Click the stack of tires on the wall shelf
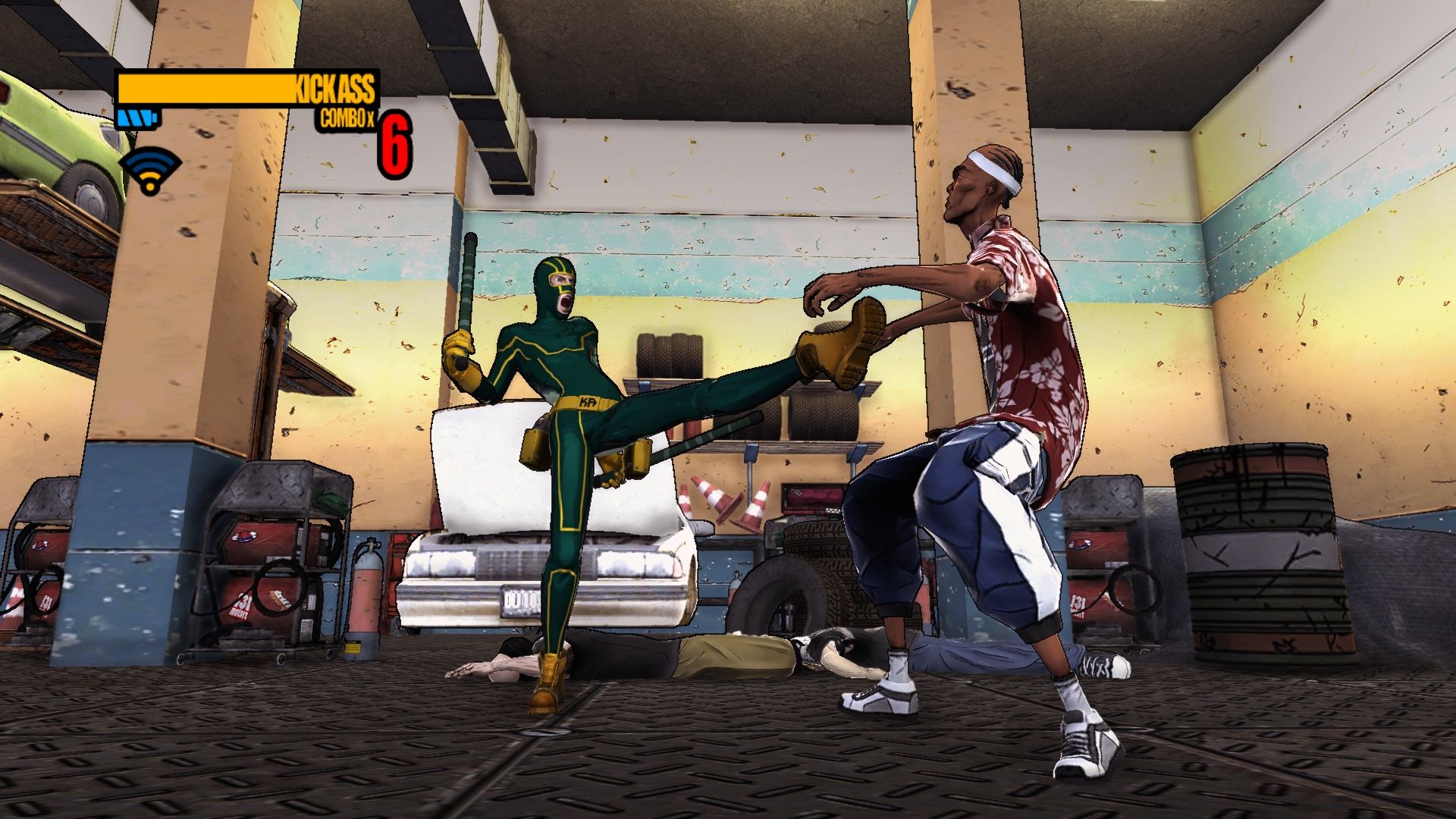 tap(667, 356)
